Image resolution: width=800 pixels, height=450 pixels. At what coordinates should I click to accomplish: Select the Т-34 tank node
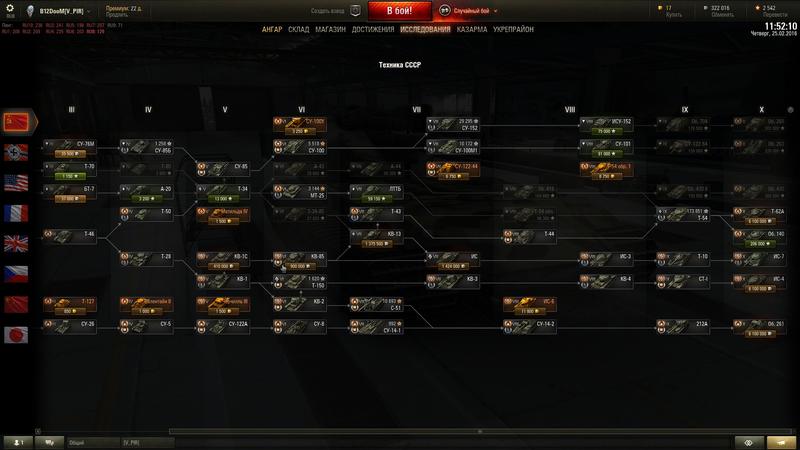point(224,190)
